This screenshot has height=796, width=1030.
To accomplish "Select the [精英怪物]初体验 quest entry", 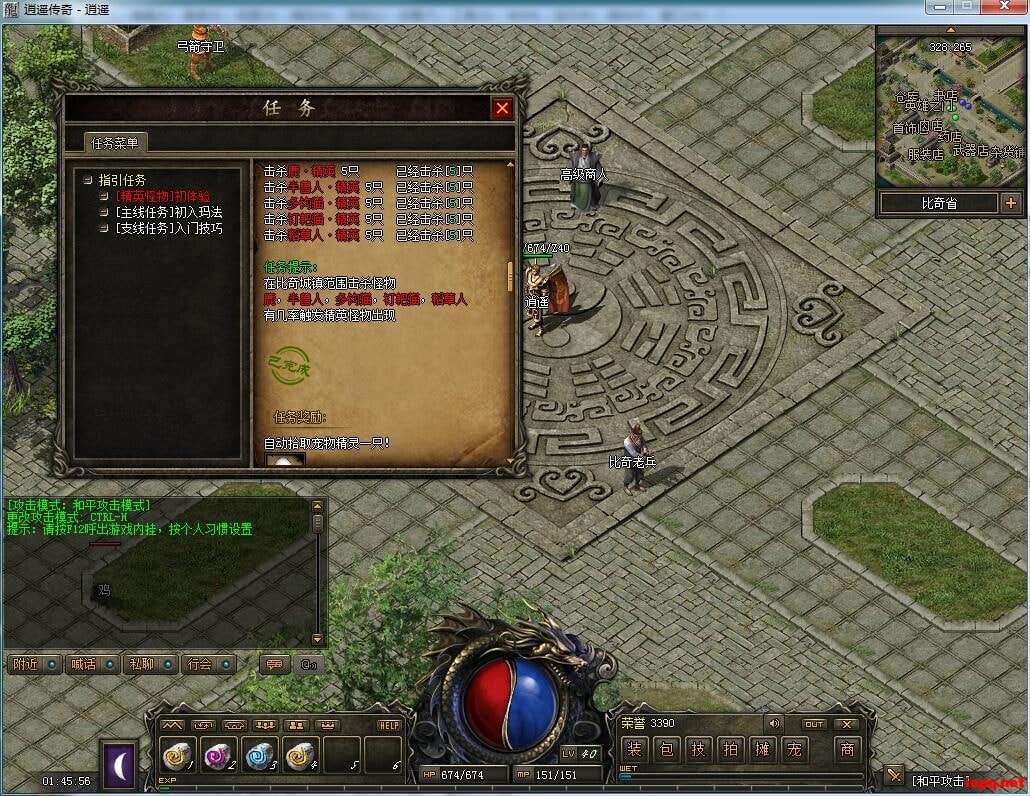I will 163,196.
